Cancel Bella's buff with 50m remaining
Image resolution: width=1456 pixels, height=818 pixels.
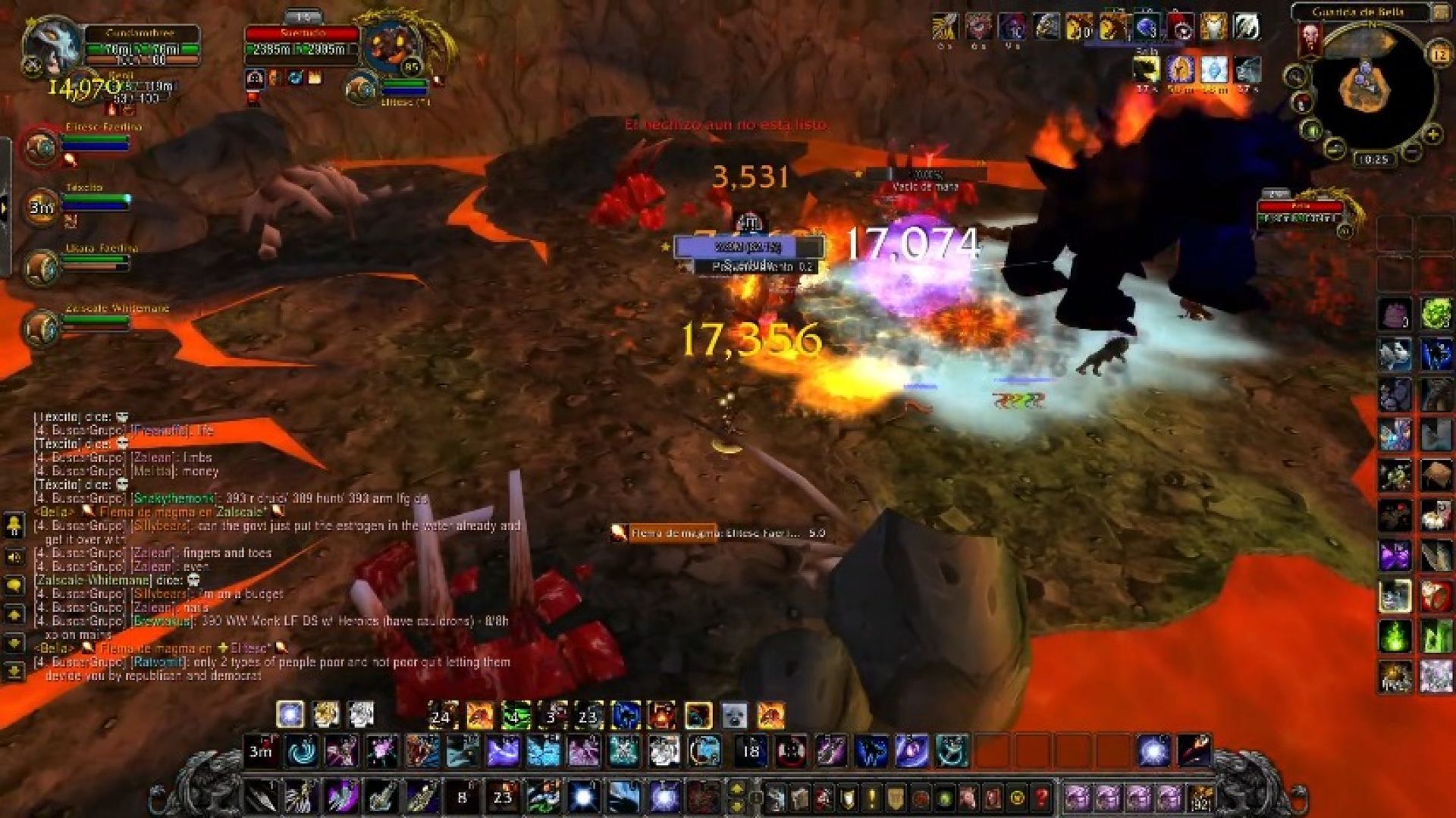[1179, 69]
